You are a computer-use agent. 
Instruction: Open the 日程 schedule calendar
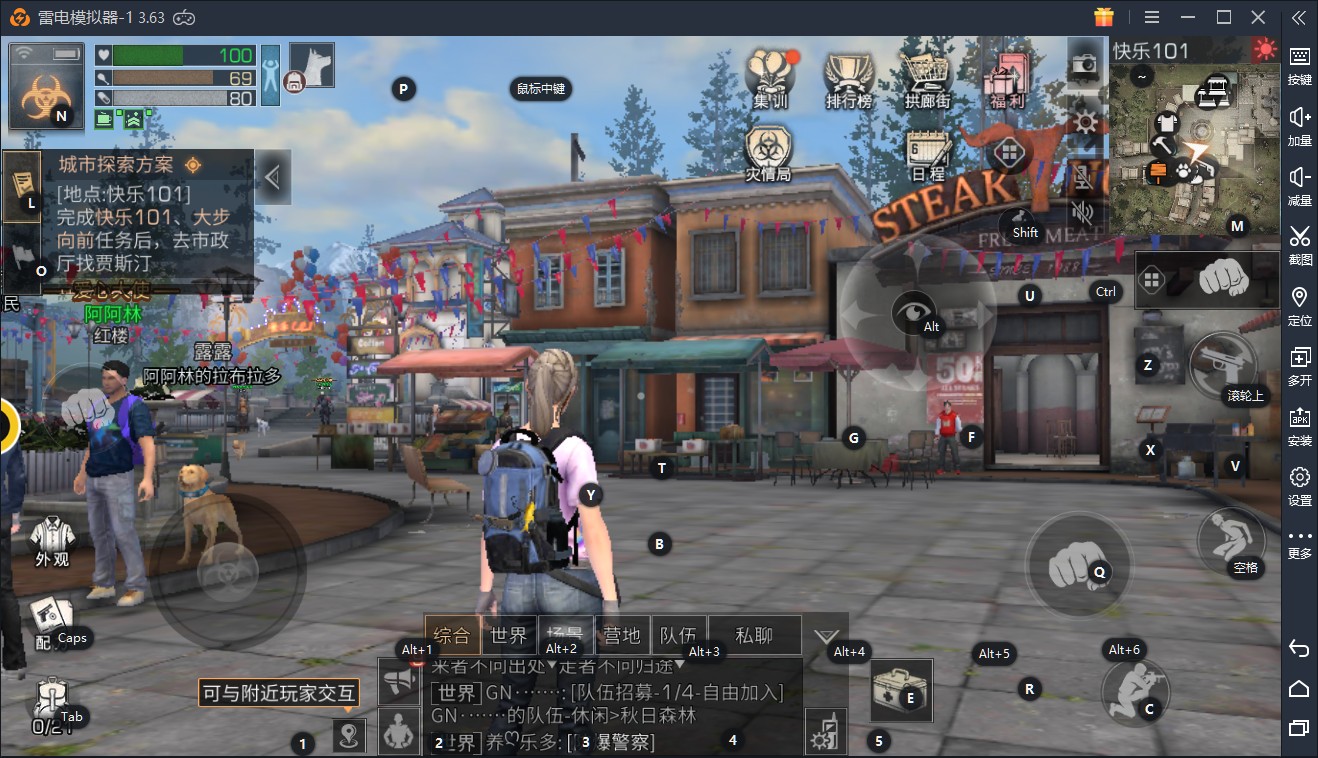(x=928, y=155)
